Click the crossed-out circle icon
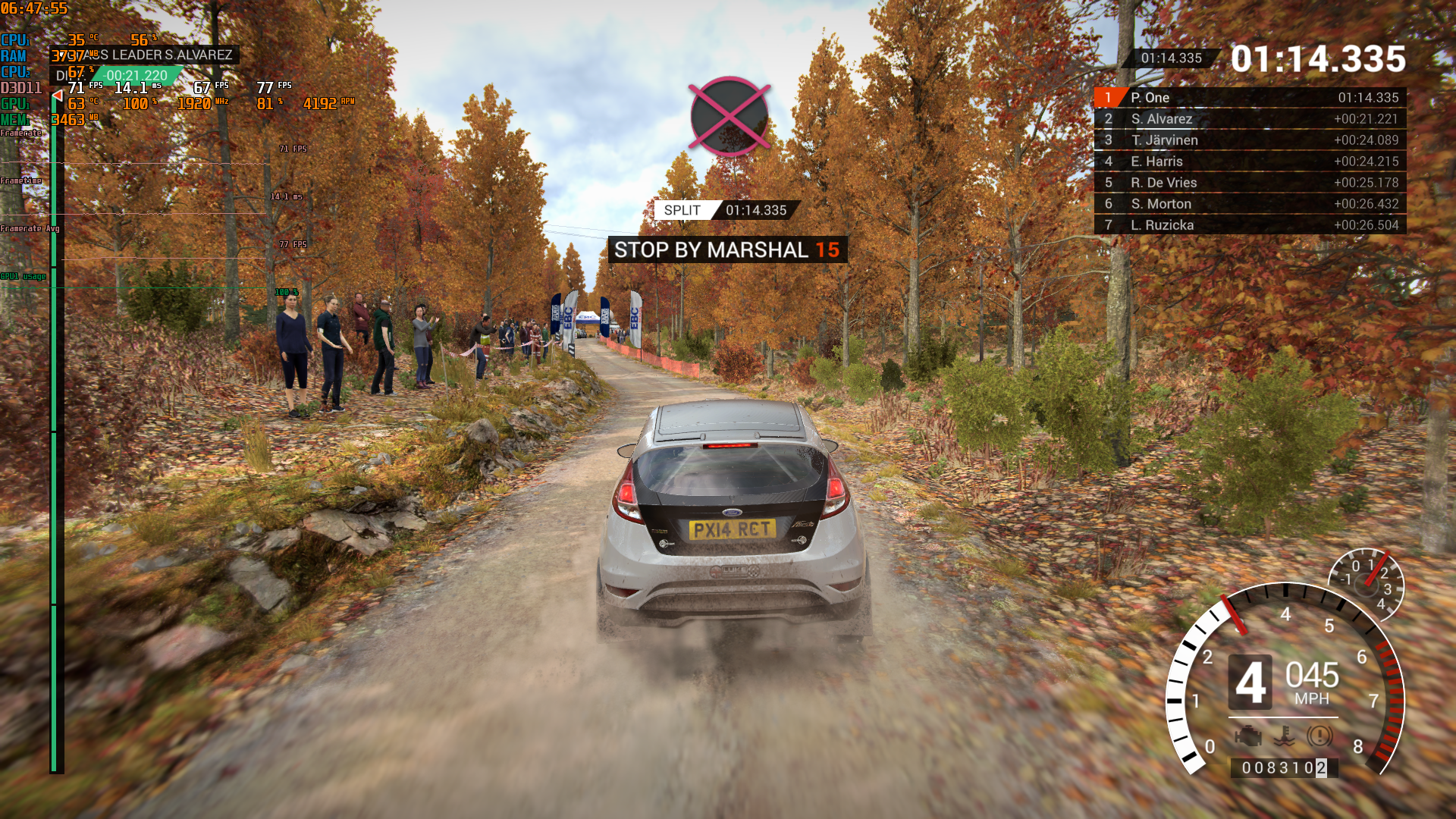This screenshot has height=819, width=1456. coord(730,116)
